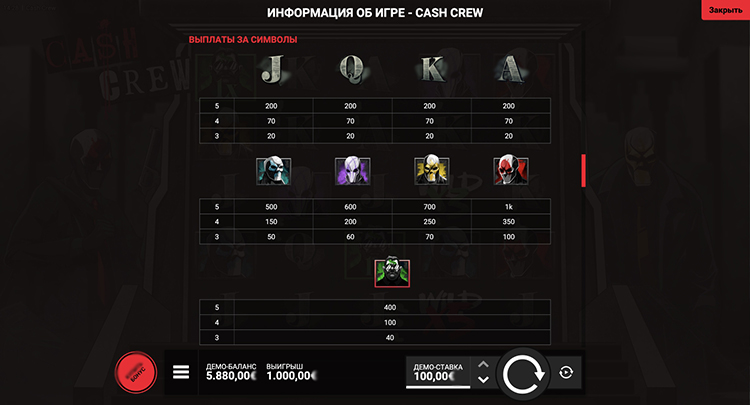Close the game info panel with Закрыть
The width and height of the screenshot is (750, 405).
coord(725,10)
